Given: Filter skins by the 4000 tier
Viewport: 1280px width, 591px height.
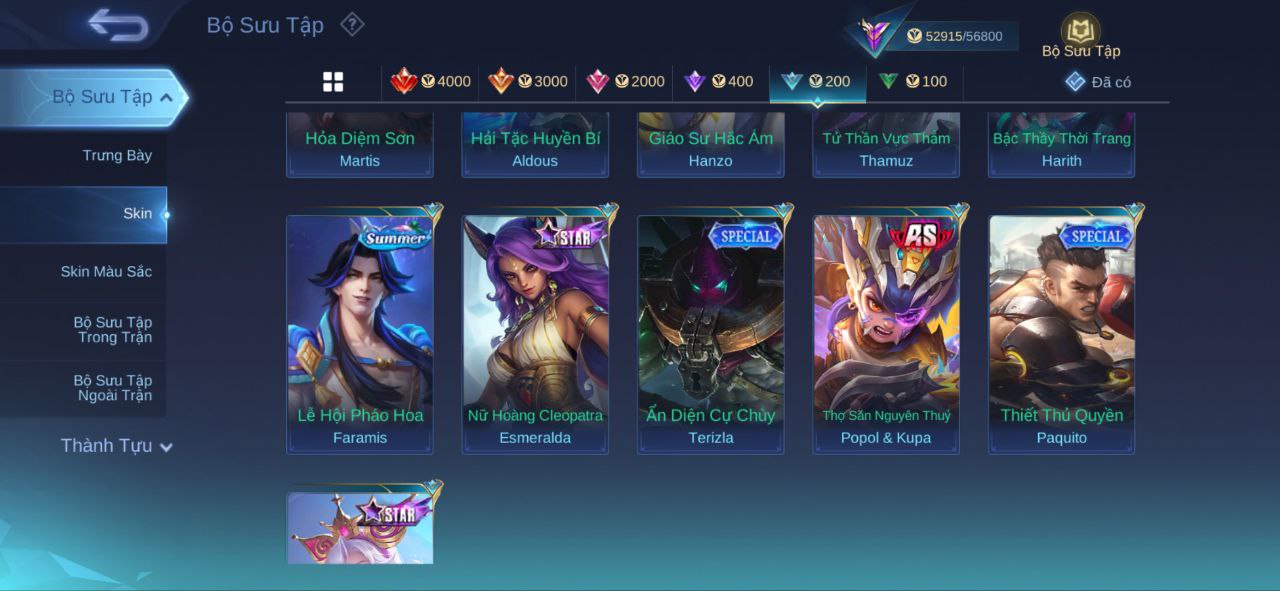Looking at the screenshot, I should point(431,81).
